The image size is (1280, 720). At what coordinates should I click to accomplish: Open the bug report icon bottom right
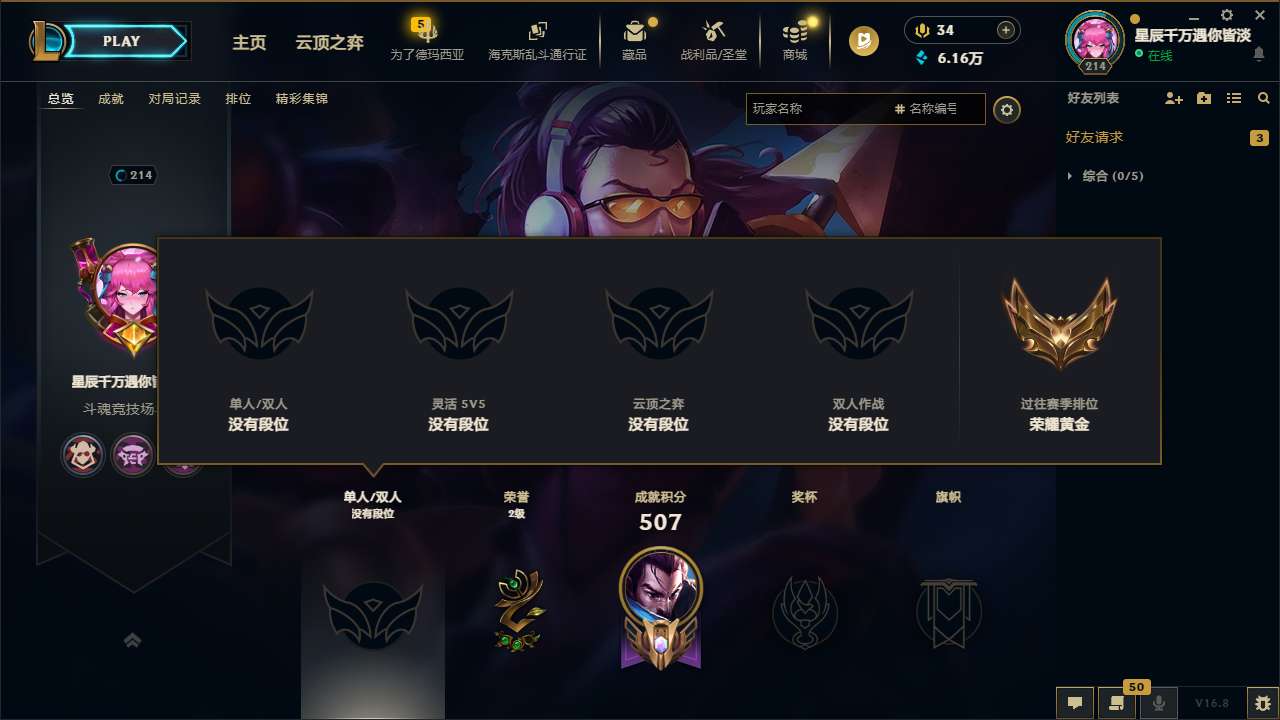pyautogui.click(x=1258, y=703)
